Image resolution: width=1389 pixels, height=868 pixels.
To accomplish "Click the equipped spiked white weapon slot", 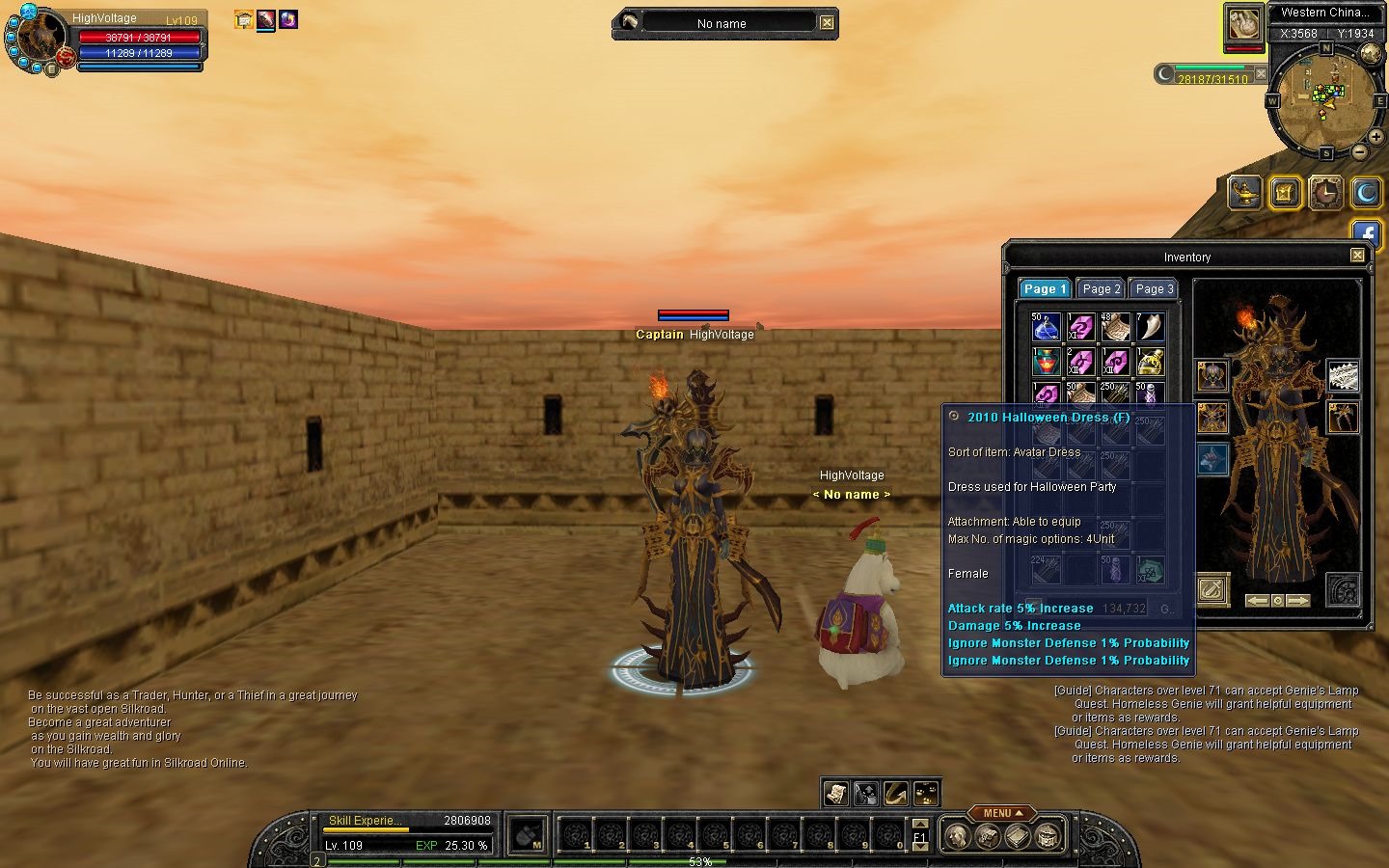I will tap(1343, 375).
